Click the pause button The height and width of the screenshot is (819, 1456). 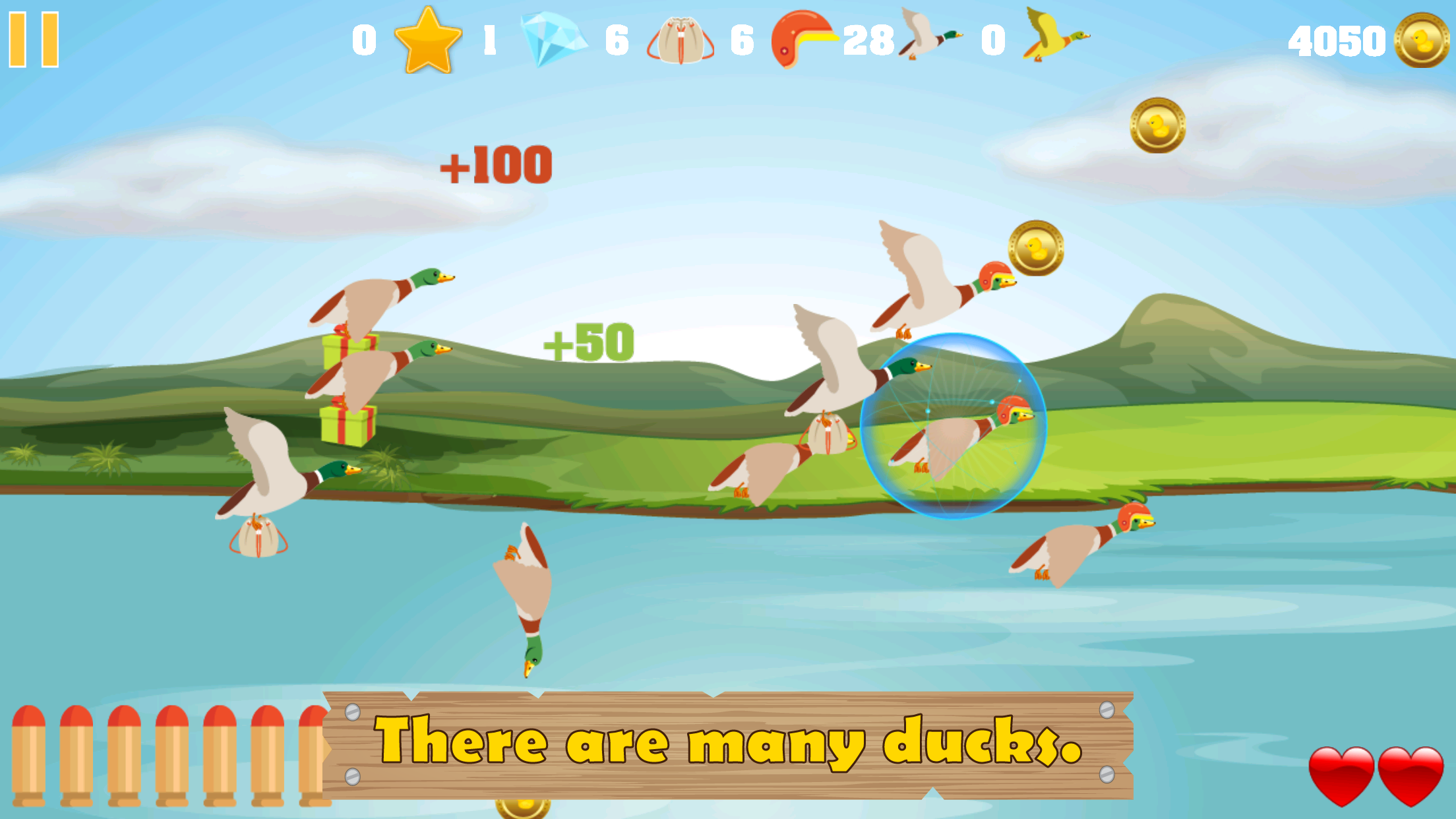click(x=33, y=40)
